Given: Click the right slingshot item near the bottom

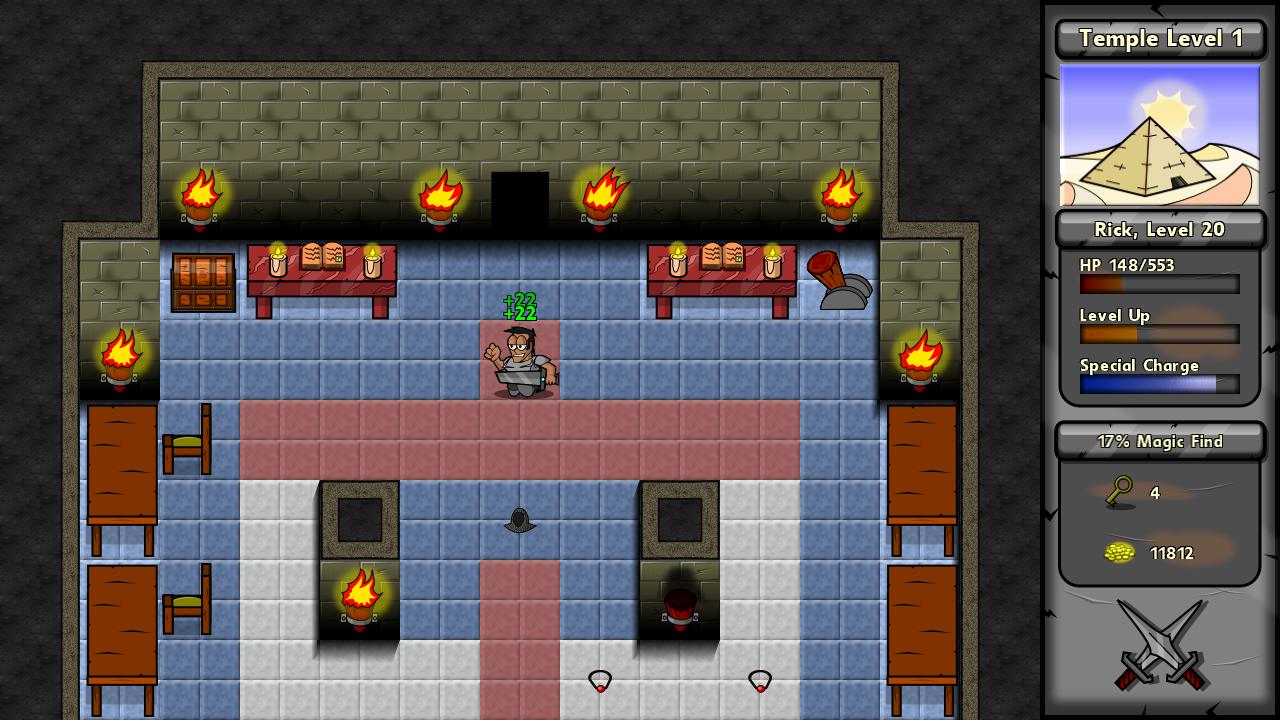Looking at the screenshot, I should tap(760, 682).
